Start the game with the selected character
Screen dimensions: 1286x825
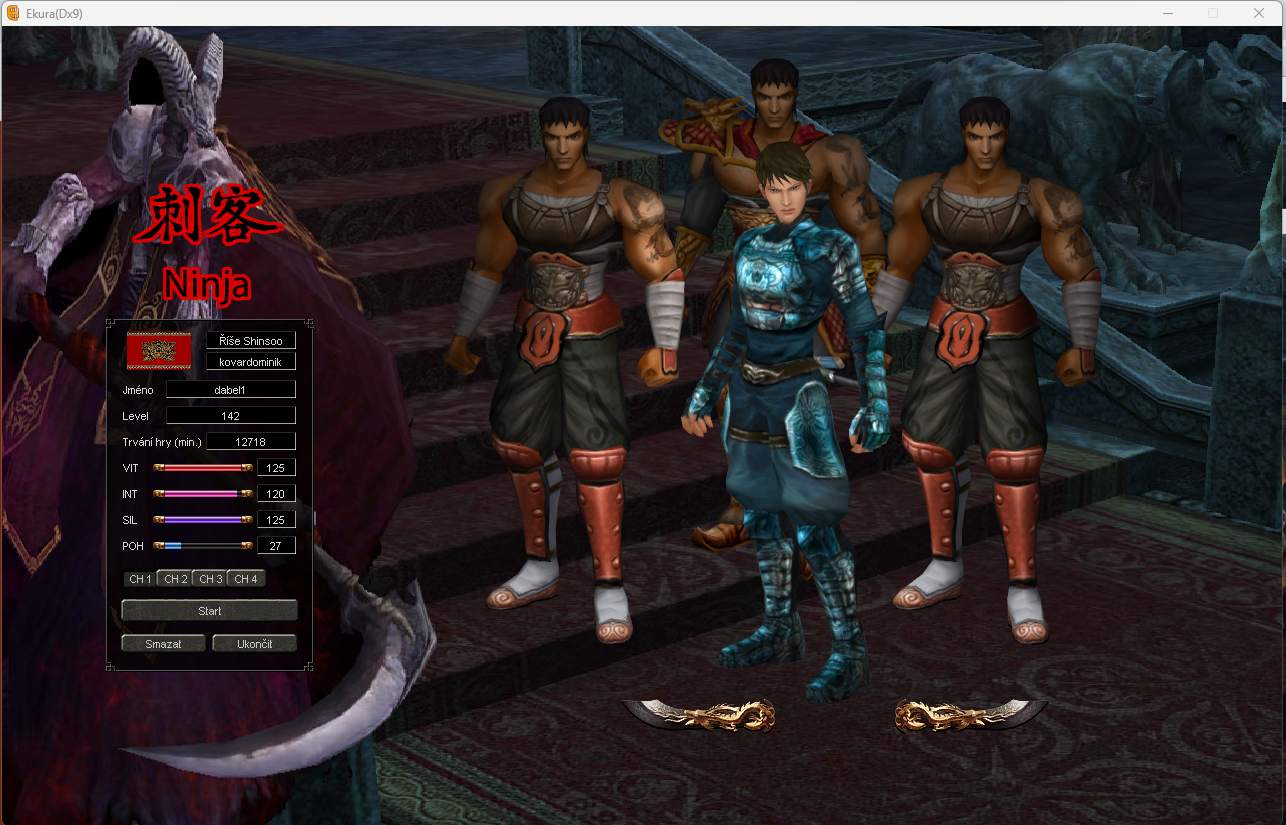click(x=209, y=610)
